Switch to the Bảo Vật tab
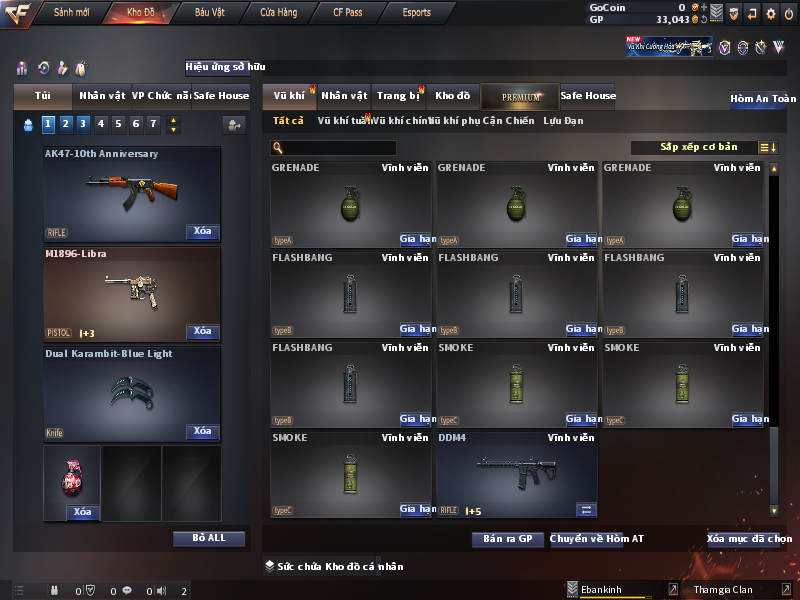This screenshot has width=800, height=600. click(209, 13)
